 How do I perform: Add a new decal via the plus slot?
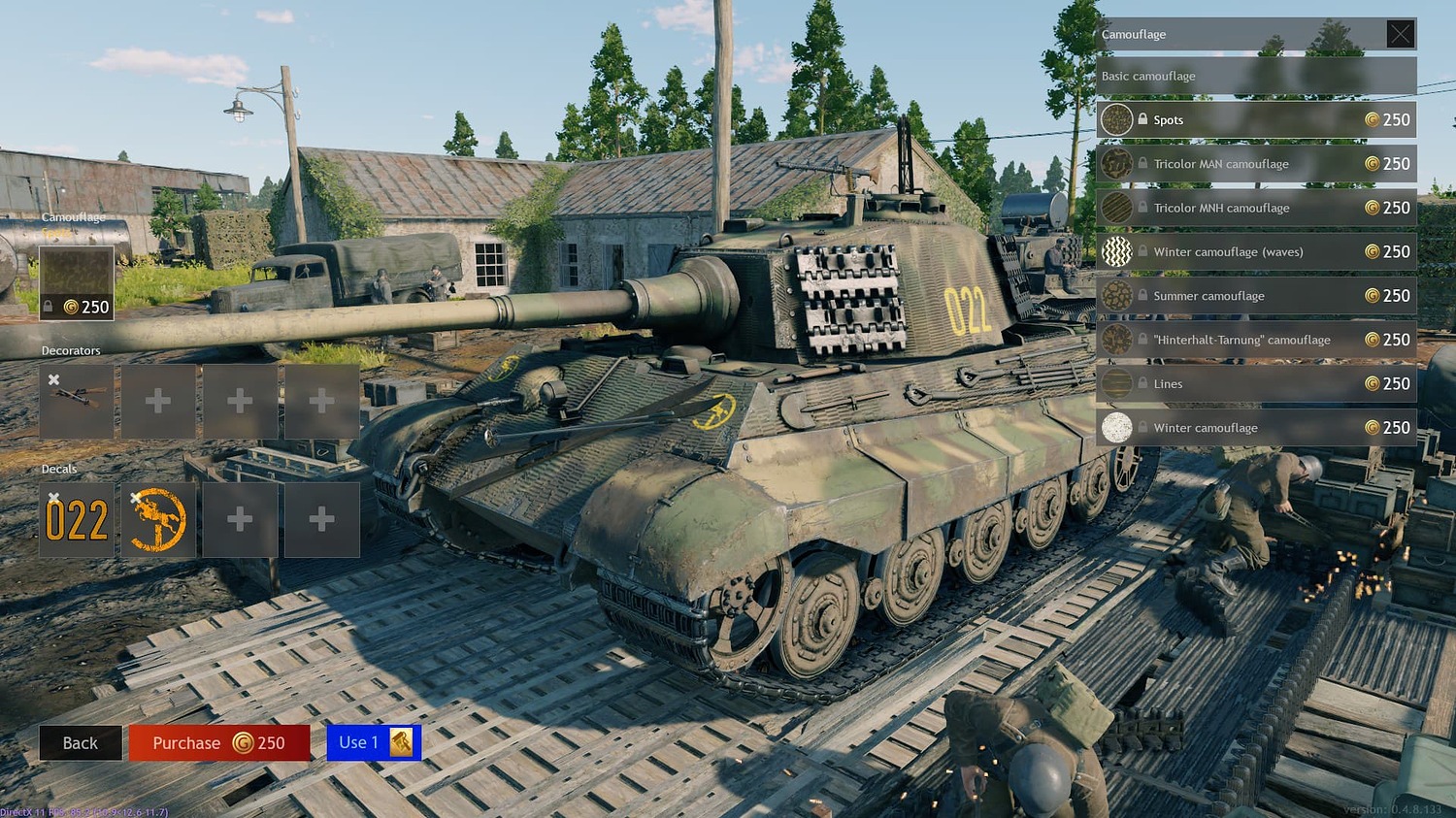click(240, 520)
